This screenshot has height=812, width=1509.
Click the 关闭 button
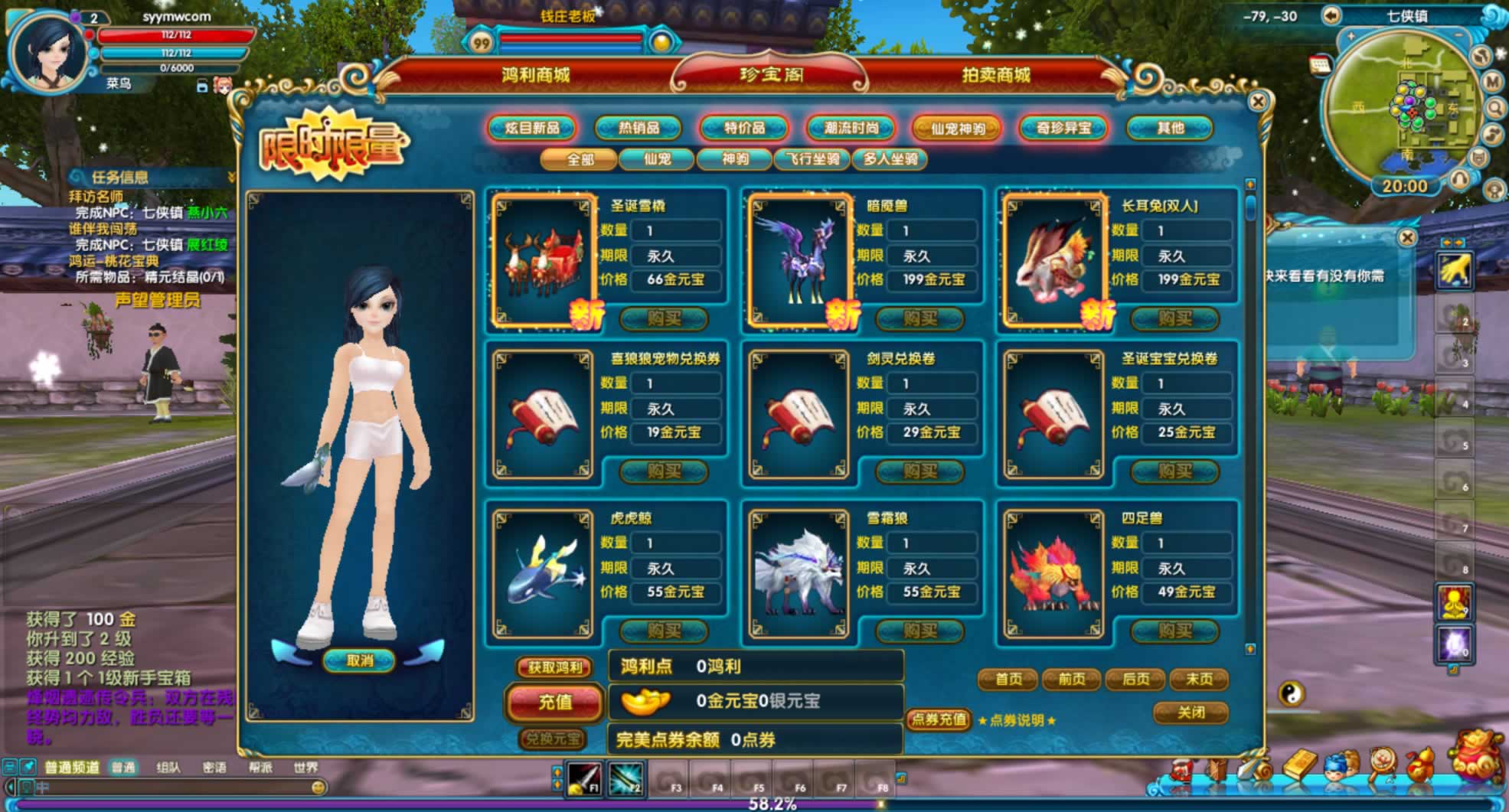coord(1191,713)
